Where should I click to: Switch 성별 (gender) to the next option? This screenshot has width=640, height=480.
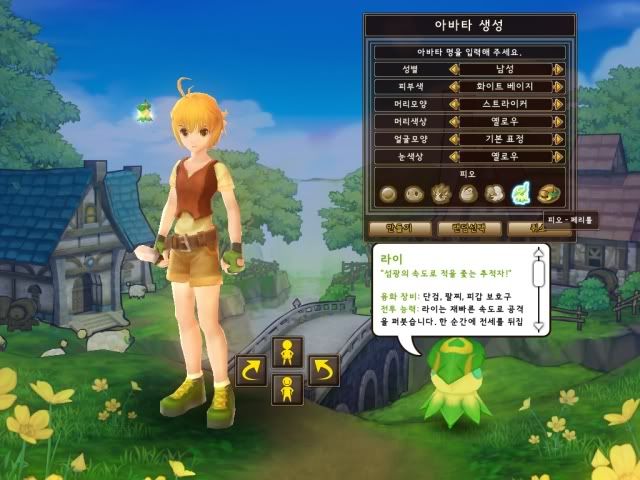[558, 70]
